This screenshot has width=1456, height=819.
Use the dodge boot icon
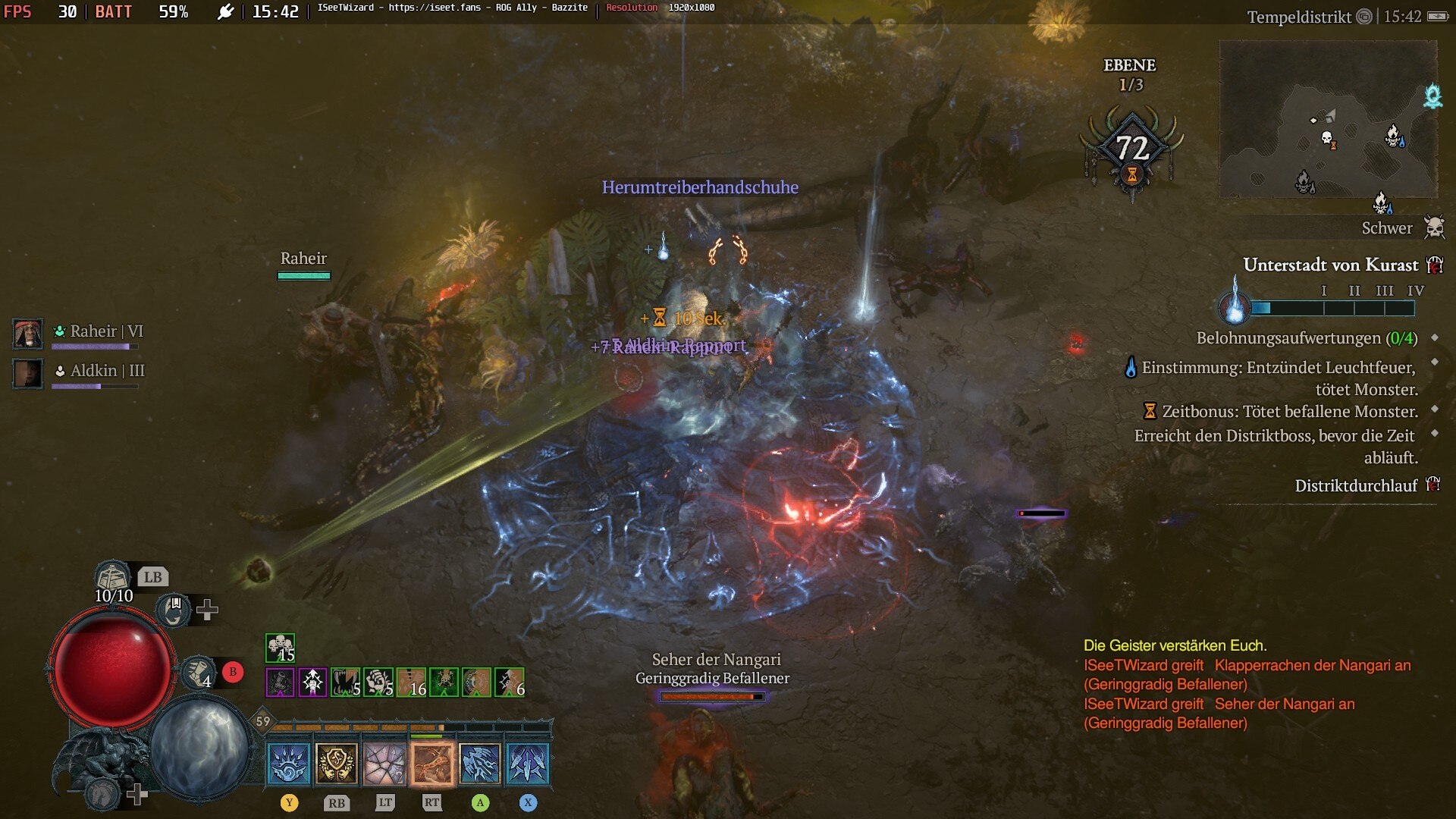point(199,672)
